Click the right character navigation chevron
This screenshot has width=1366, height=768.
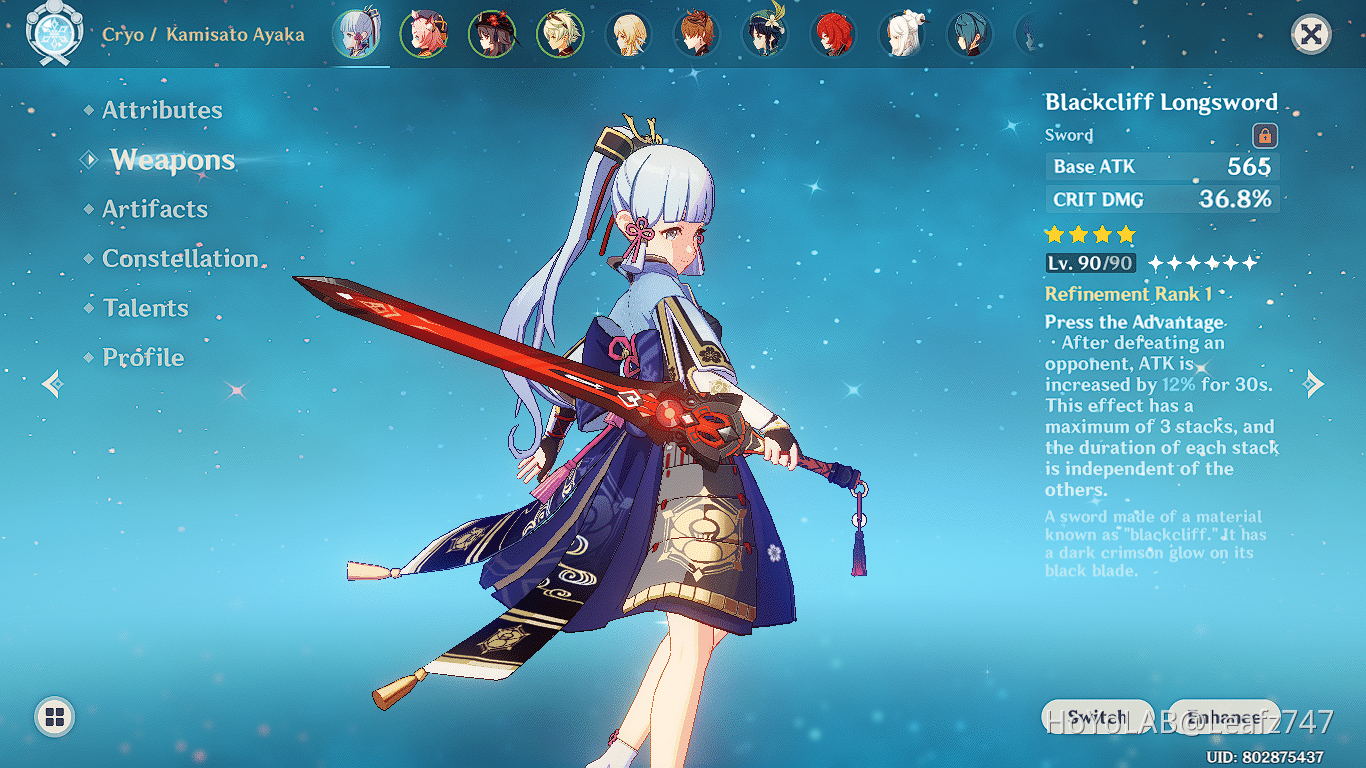[1315, 384]
